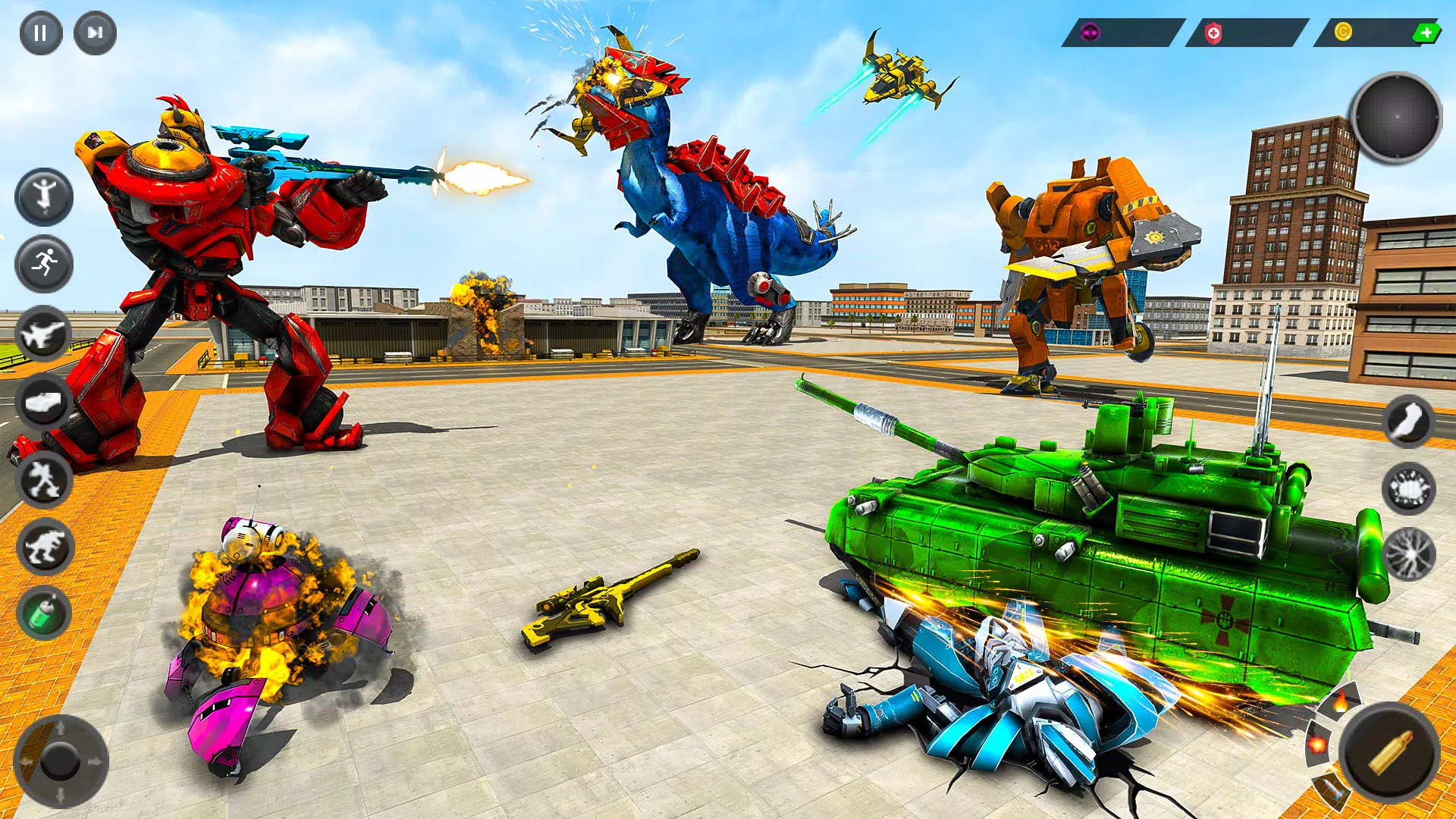Activate the jump action icon
The height and width of the screenshot is (819, 1456).
[44, 196]
